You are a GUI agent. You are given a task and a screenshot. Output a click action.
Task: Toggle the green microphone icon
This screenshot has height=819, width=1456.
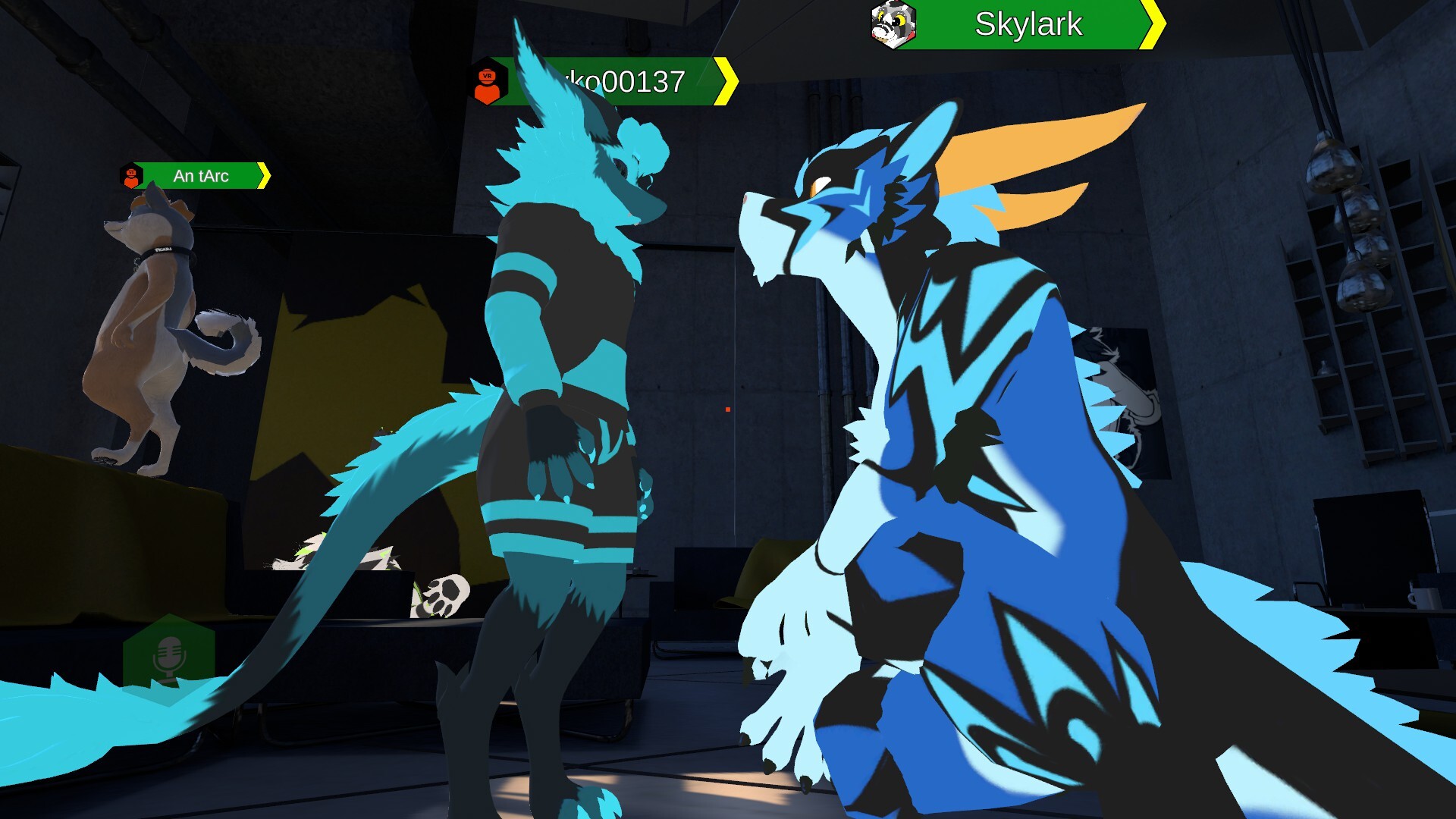(x=168, y=657)
